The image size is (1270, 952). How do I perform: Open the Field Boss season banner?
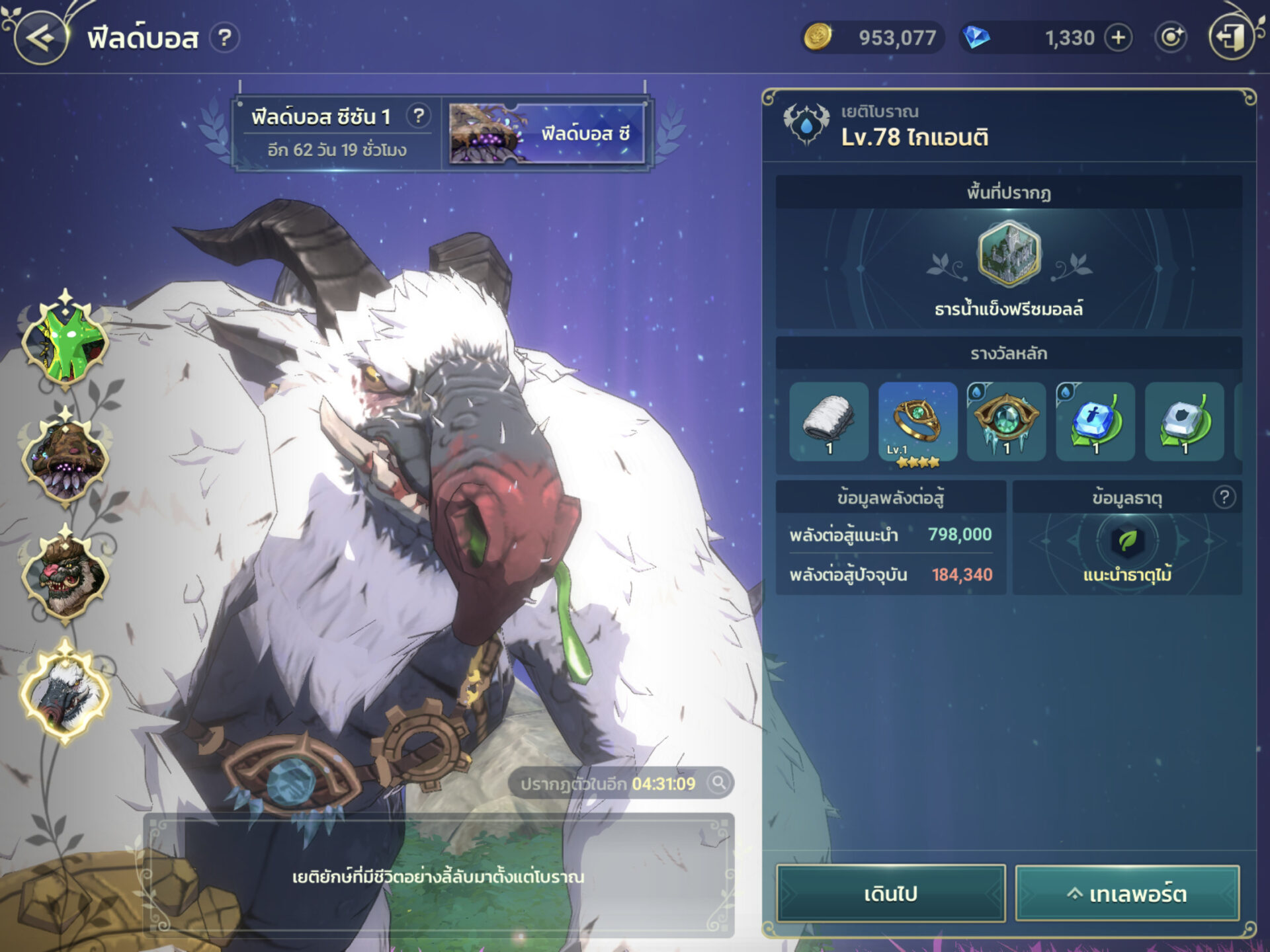click(546, 134)
